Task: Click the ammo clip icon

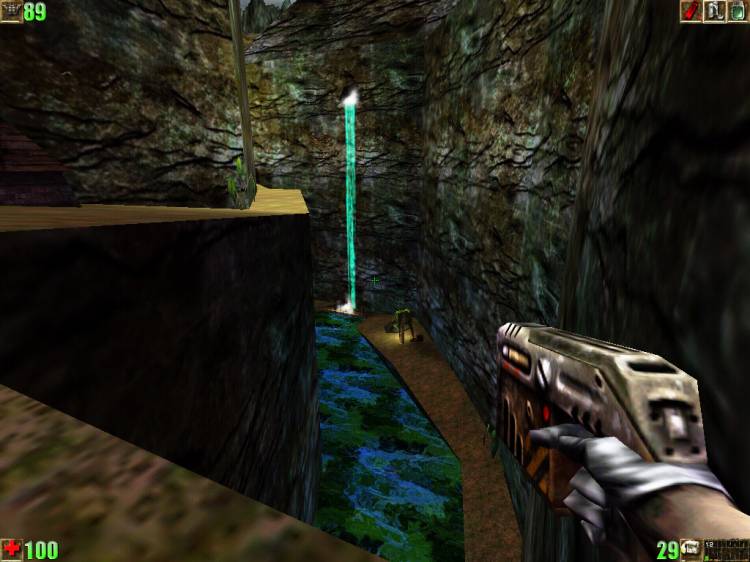Action: [x=691, y=549]
